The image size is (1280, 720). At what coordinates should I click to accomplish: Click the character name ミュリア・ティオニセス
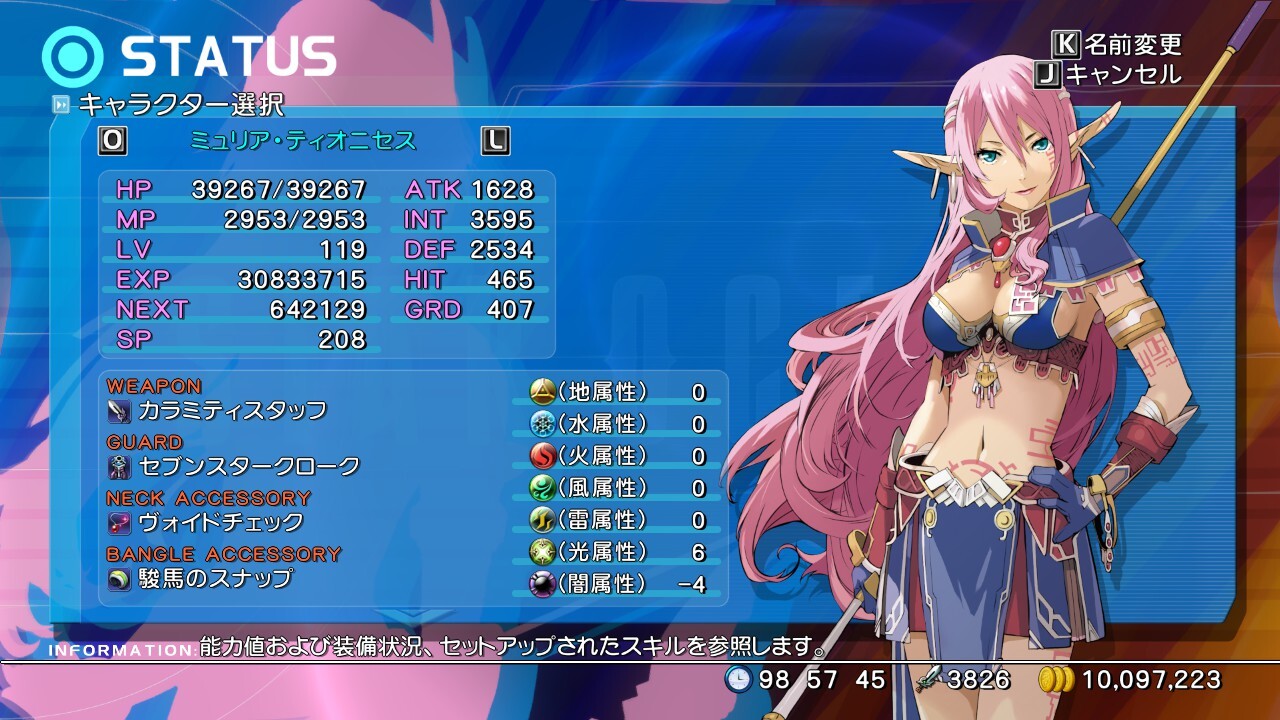tap(303, 141)
